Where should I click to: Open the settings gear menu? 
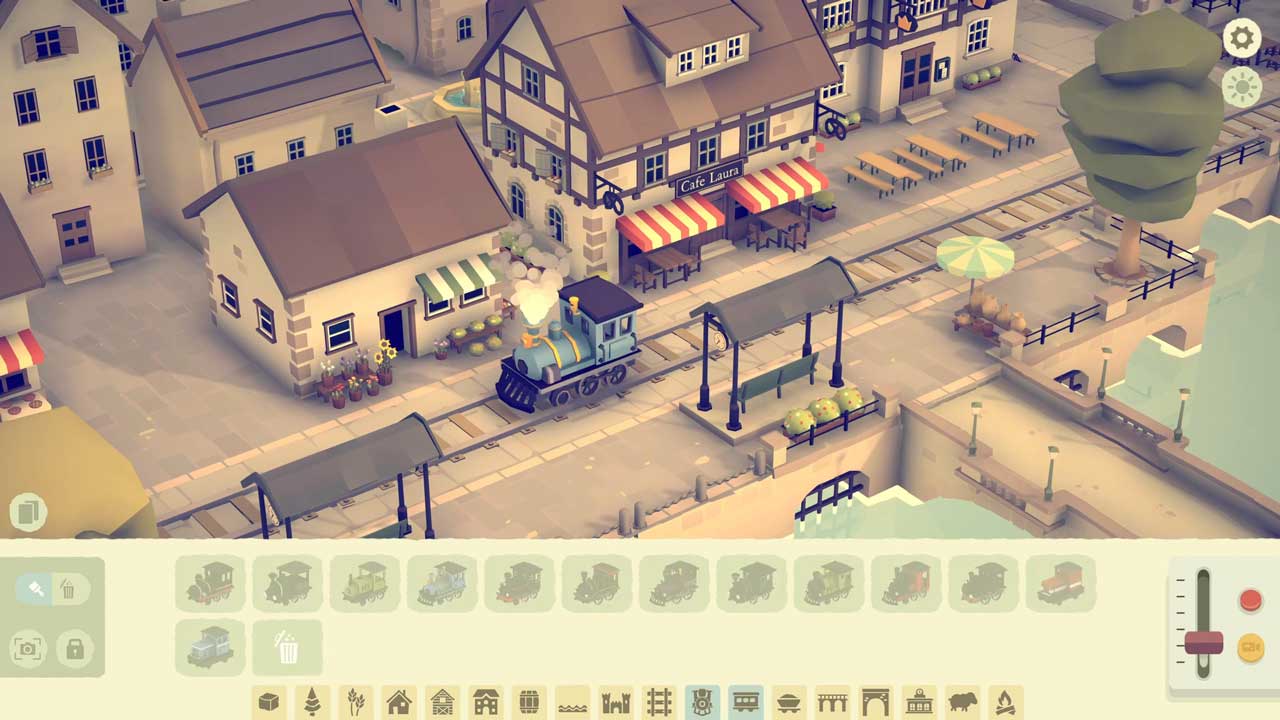click(1242, 39)
